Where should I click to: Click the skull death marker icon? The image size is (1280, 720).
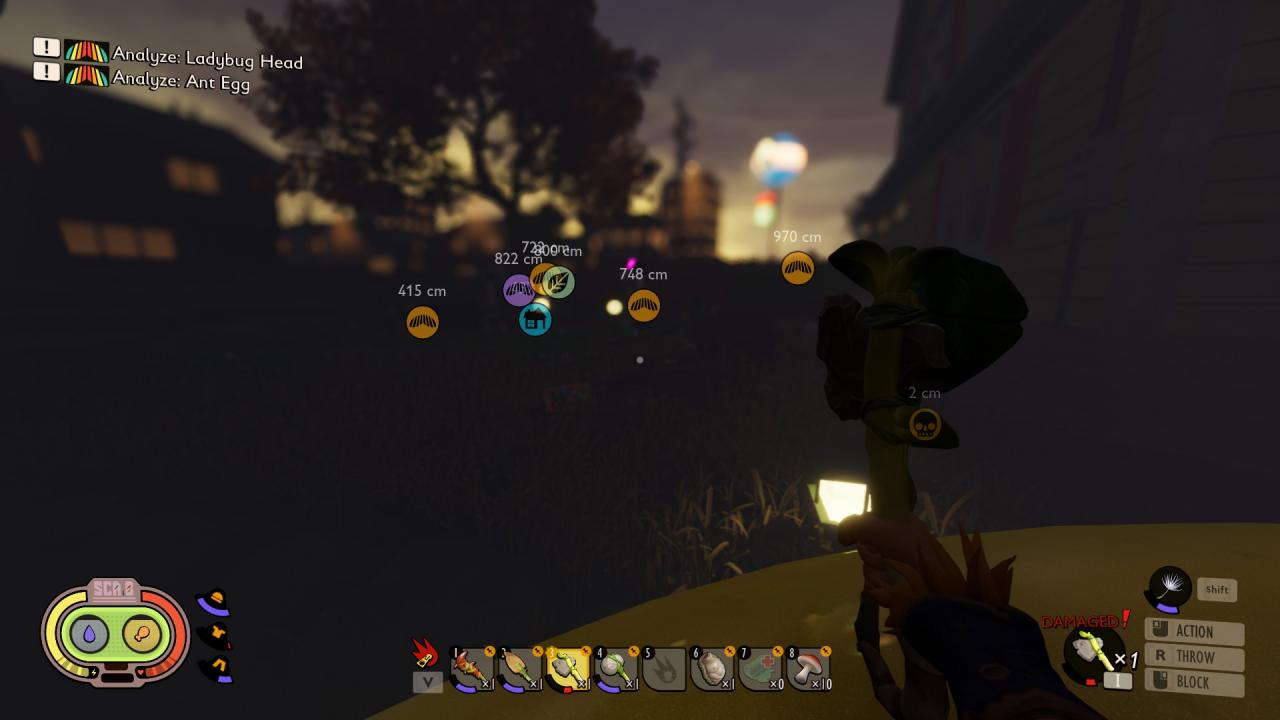point(925,424)
